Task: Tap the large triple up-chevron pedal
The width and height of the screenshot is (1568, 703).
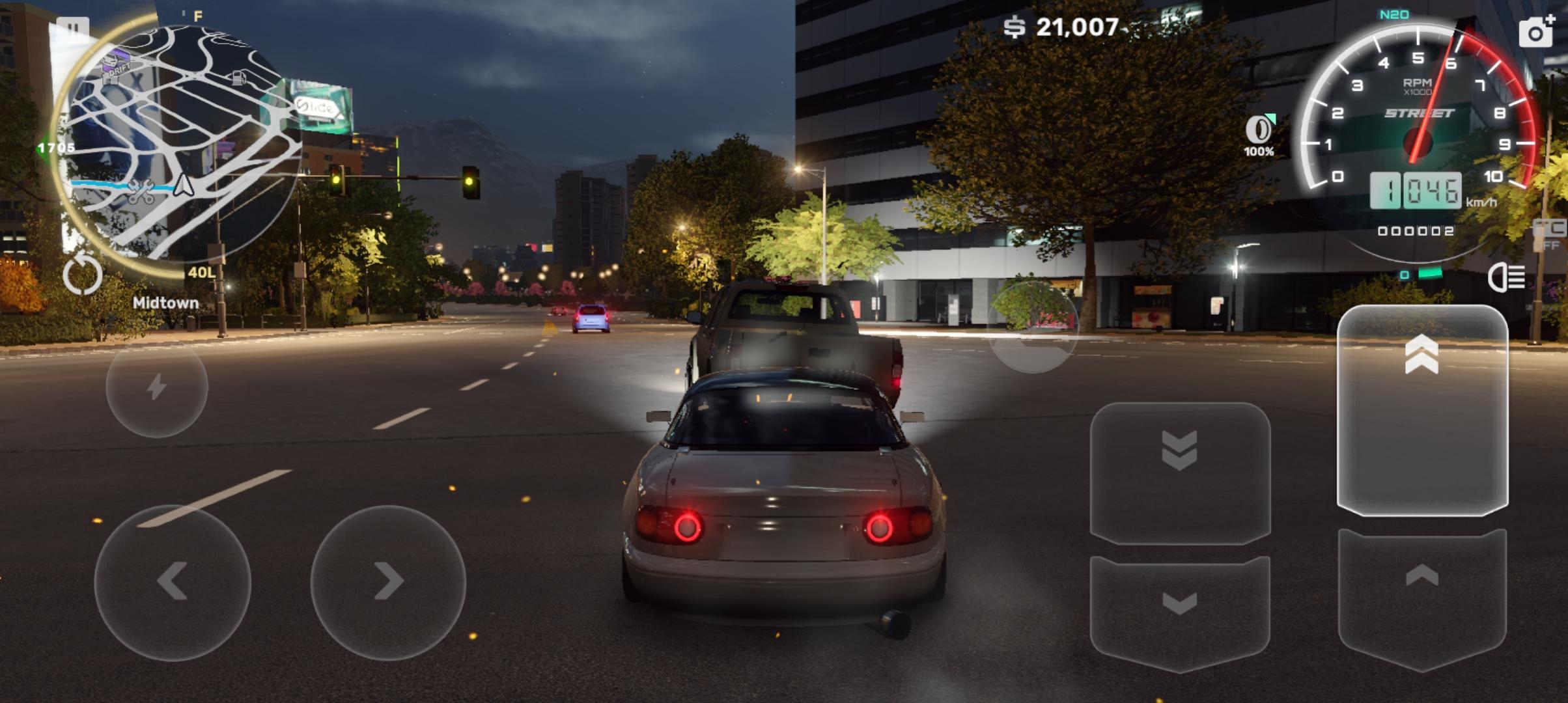Action: pos(1422,410)
